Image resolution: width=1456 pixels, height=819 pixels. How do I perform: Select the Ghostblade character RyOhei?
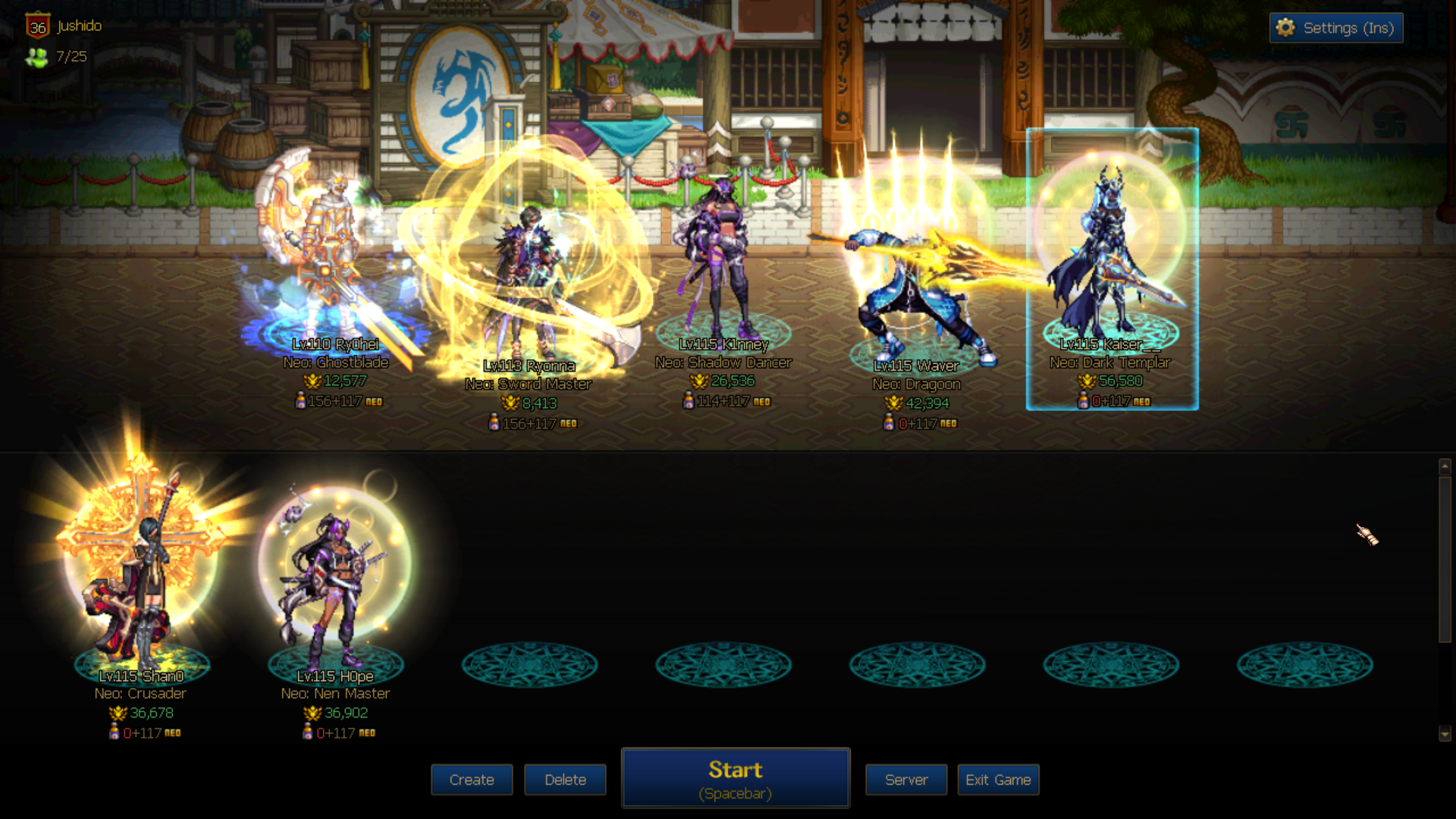(334, 258)
